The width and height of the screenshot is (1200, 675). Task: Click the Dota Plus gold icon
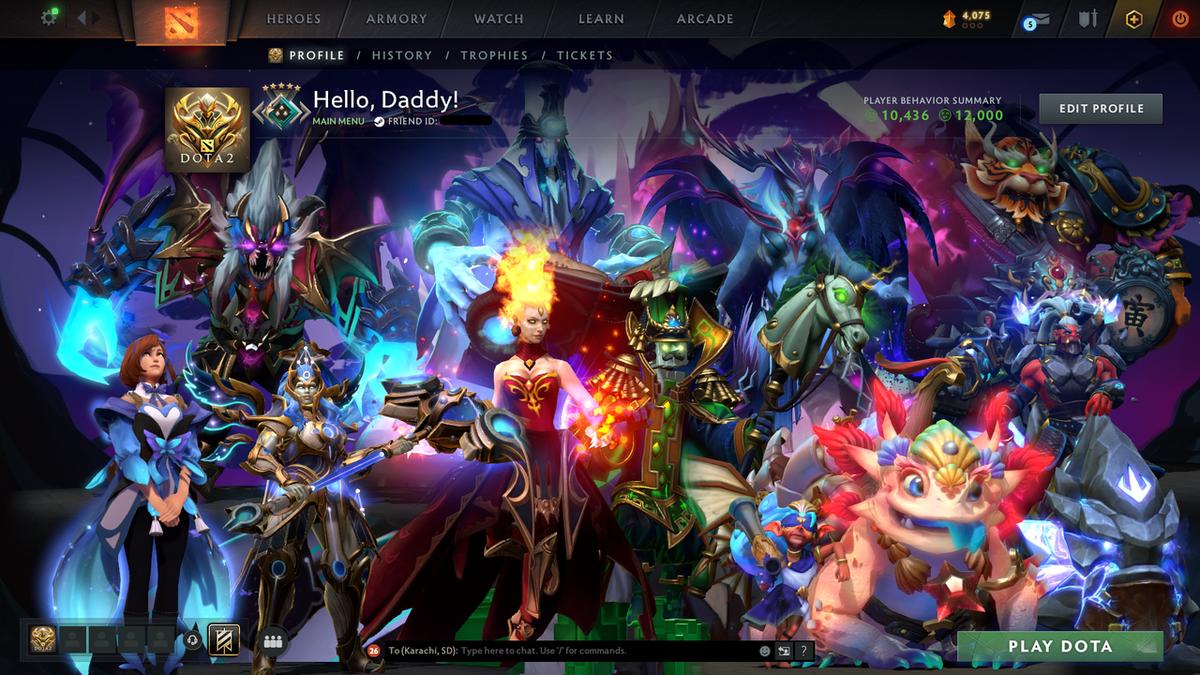coord(1133,19)
